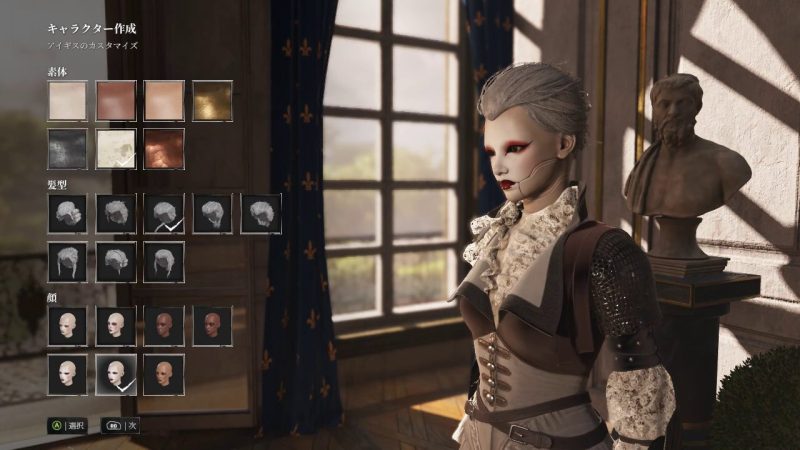
Task: Apply the shiny copper body material
Action: pyautogui.click(x=164, y=148)
